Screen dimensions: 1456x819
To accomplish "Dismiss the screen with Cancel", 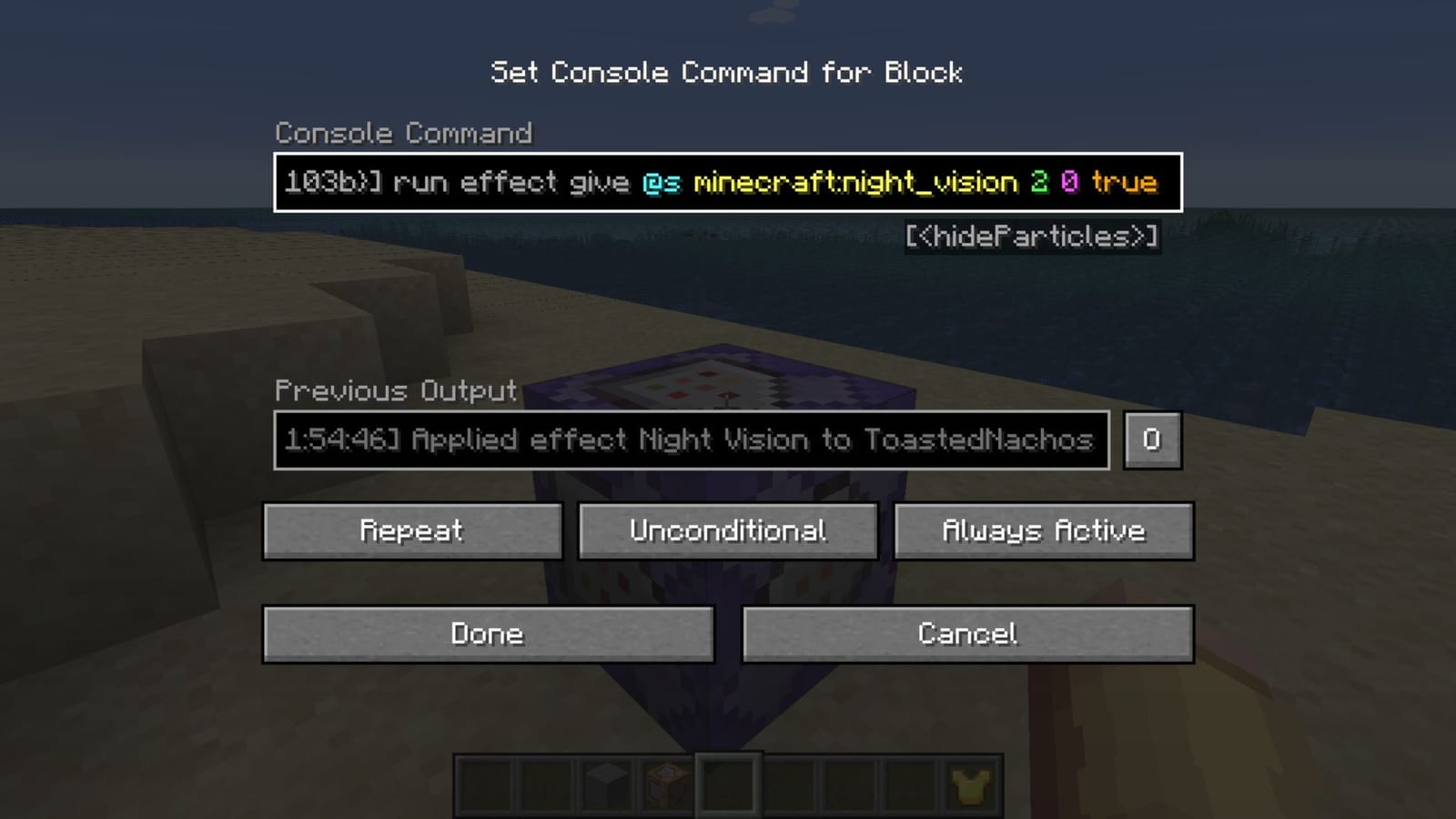I will [x=968, y=634].
